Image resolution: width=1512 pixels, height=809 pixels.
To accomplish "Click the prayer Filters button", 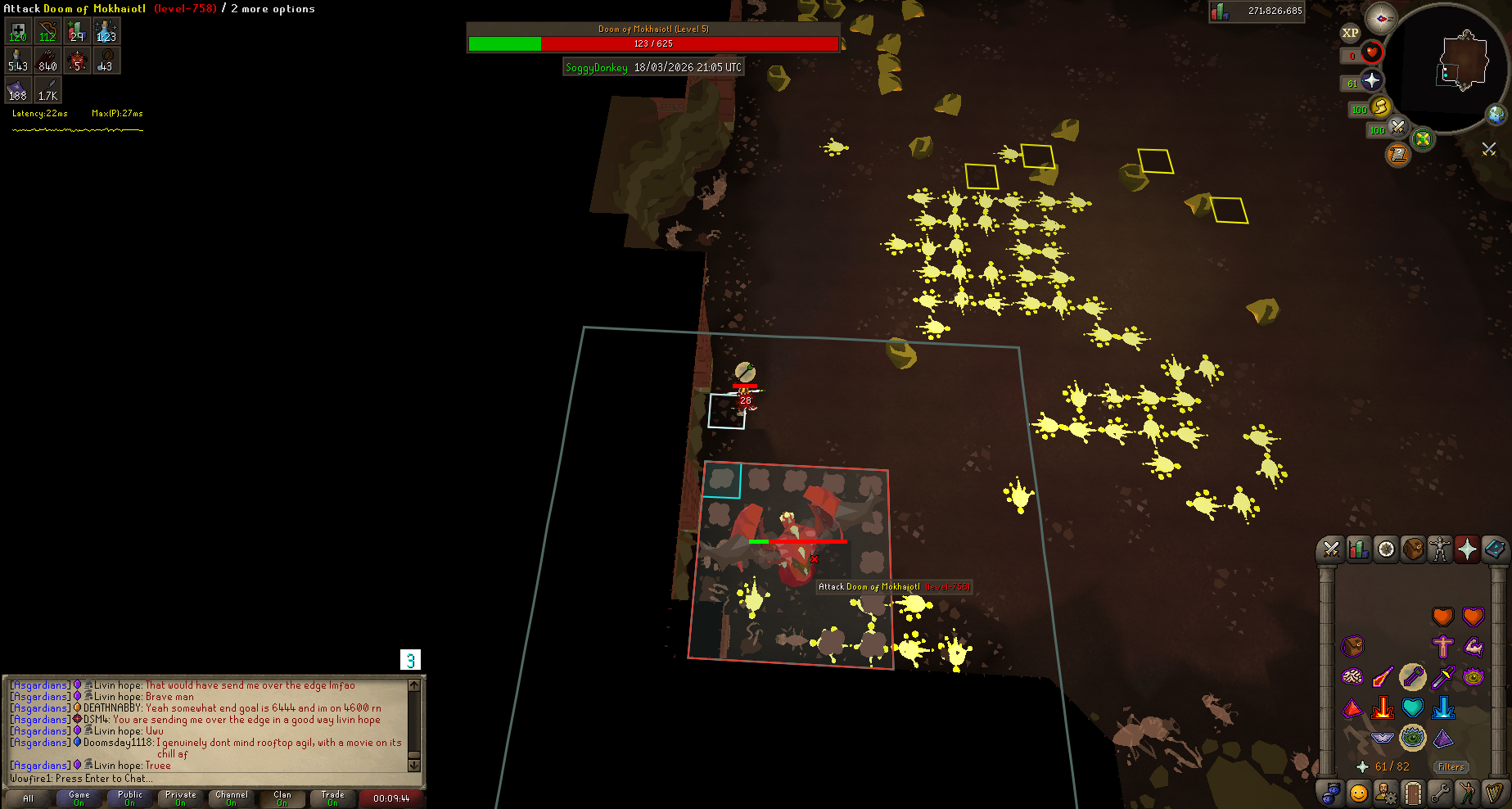I will click(1451, 767).
